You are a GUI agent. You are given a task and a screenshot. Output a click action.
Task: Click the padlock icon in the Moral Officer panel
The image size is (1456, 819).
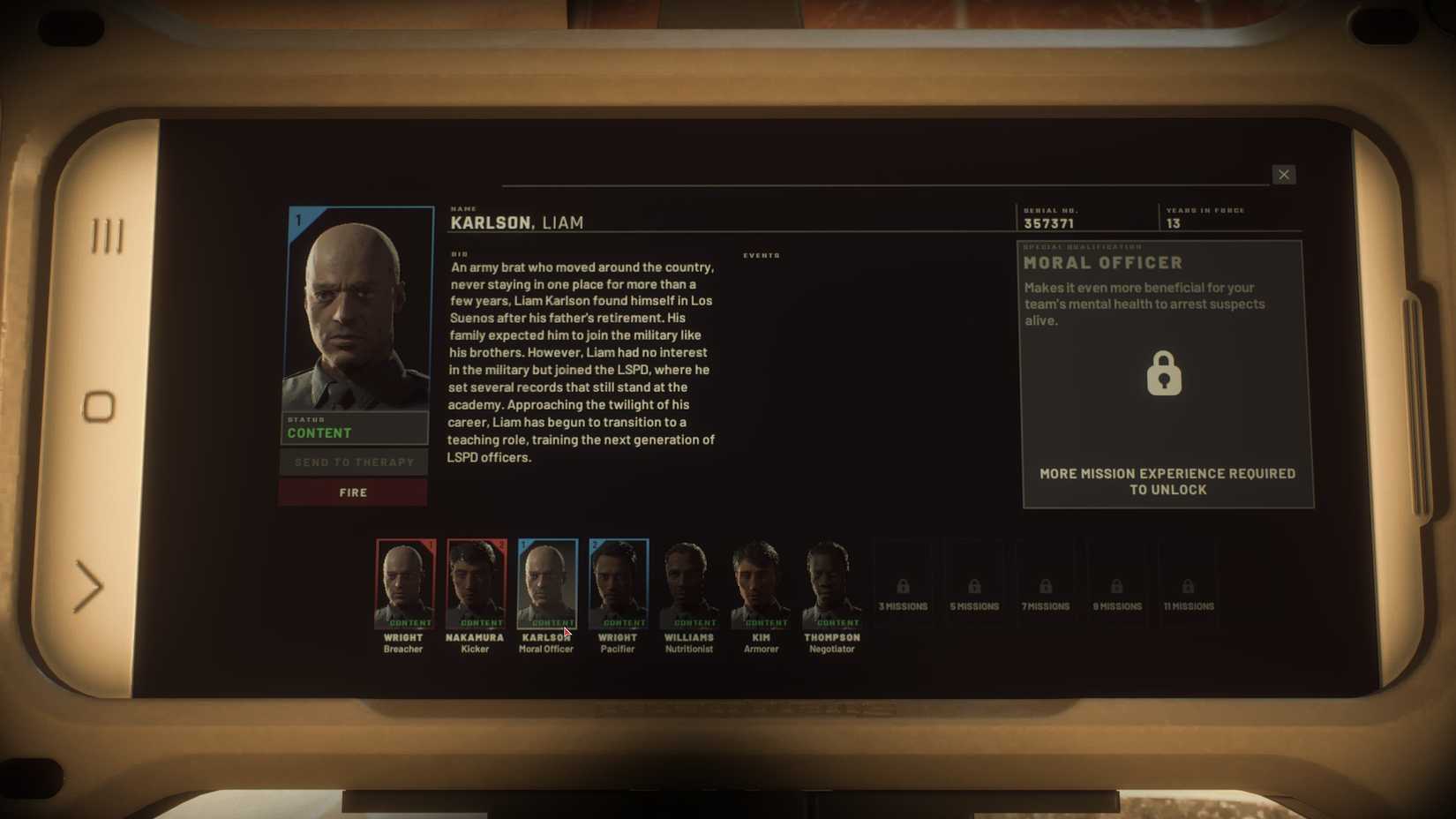(x=1165, y=372)
